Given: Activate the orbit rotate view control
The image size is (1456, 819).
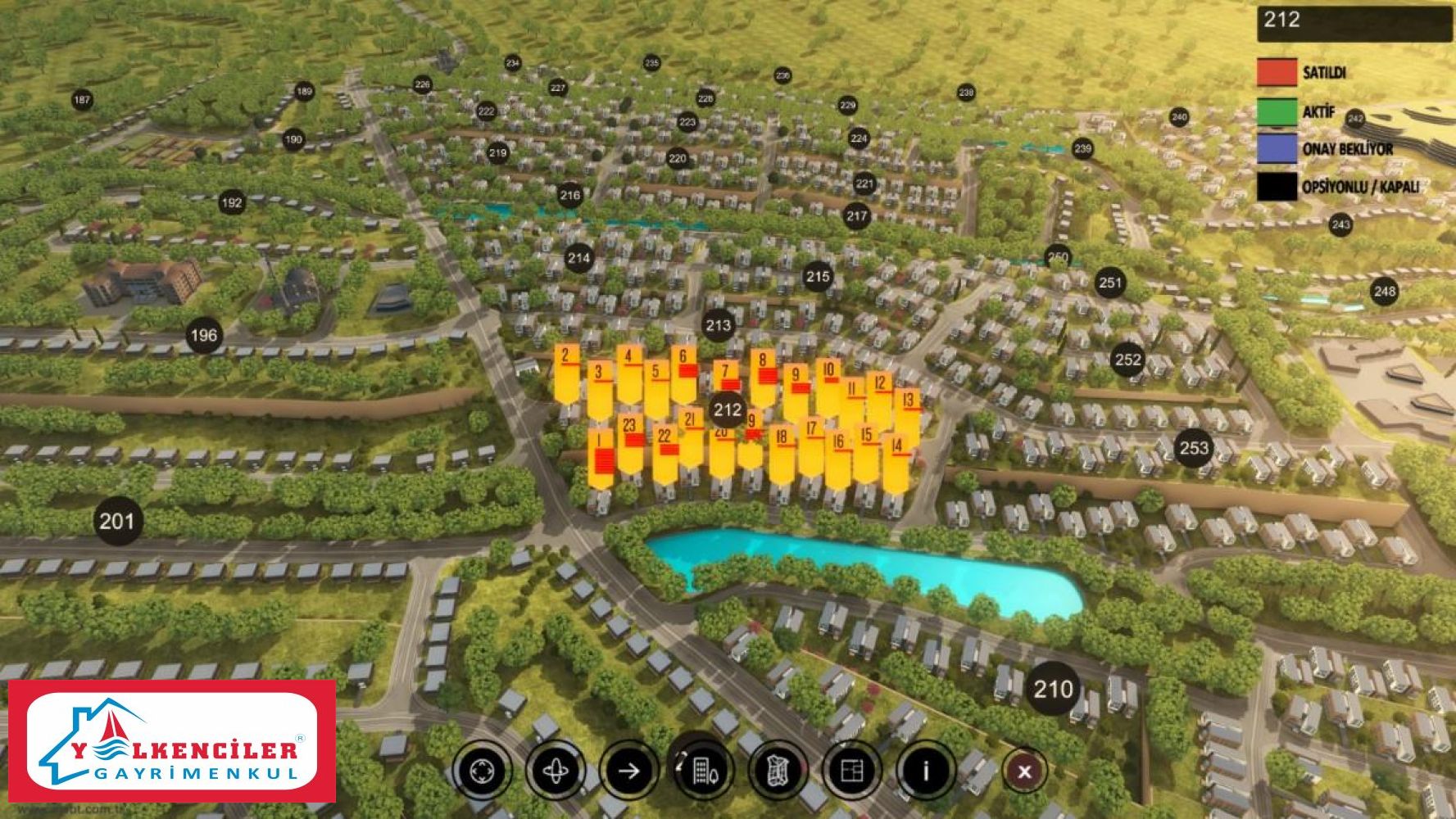Looking at the screenshot, I should click(556, 771).
